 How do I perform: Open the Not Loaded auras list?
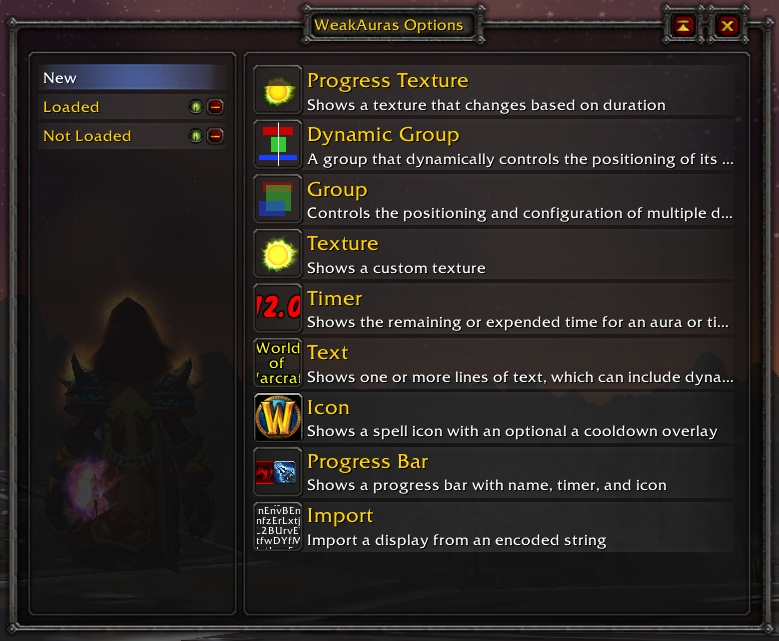pos(110,136)
